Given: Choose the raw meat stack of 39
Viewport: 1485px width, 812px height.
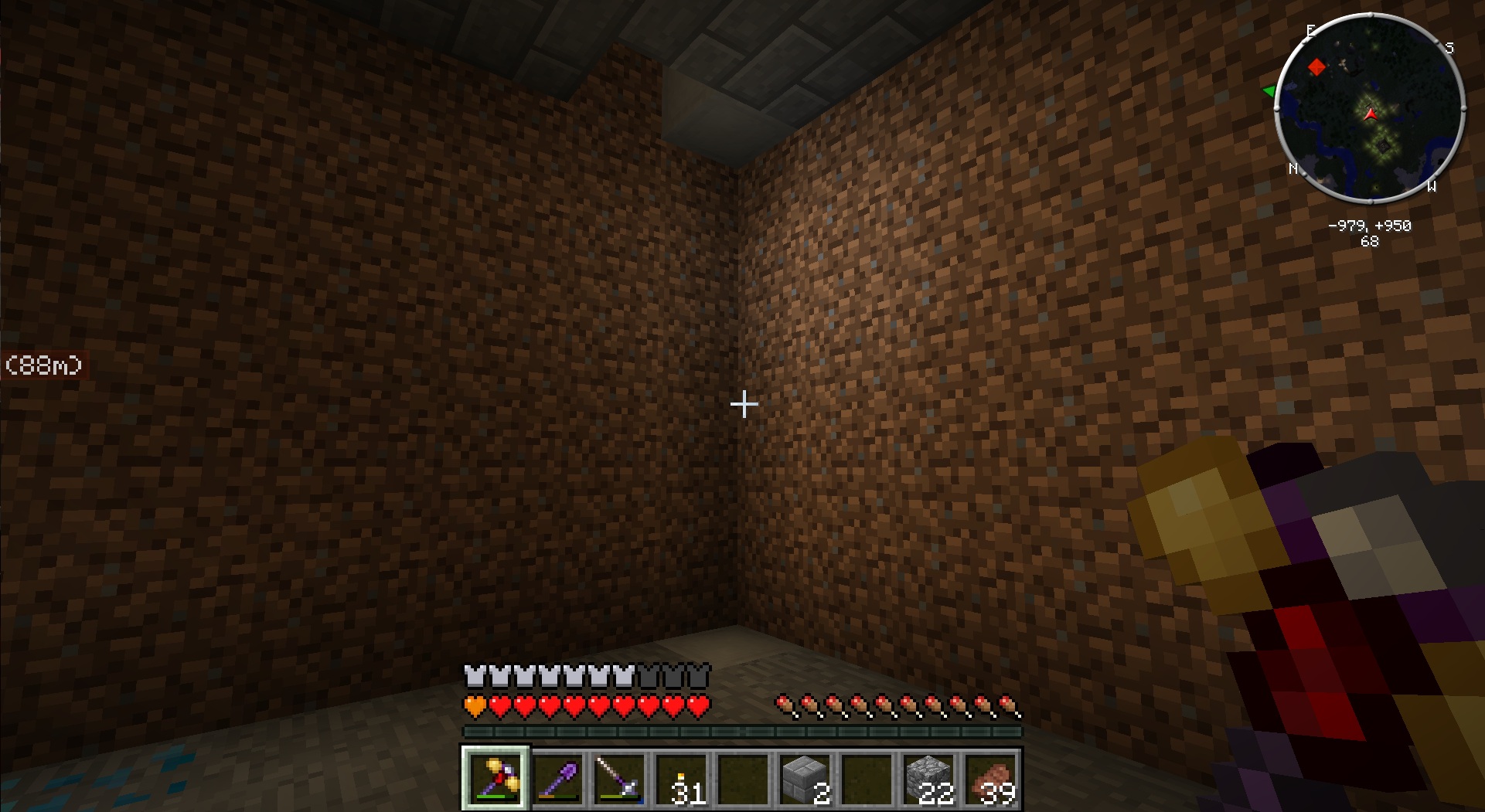Looking at the screenshot, I should coord(992,779).
